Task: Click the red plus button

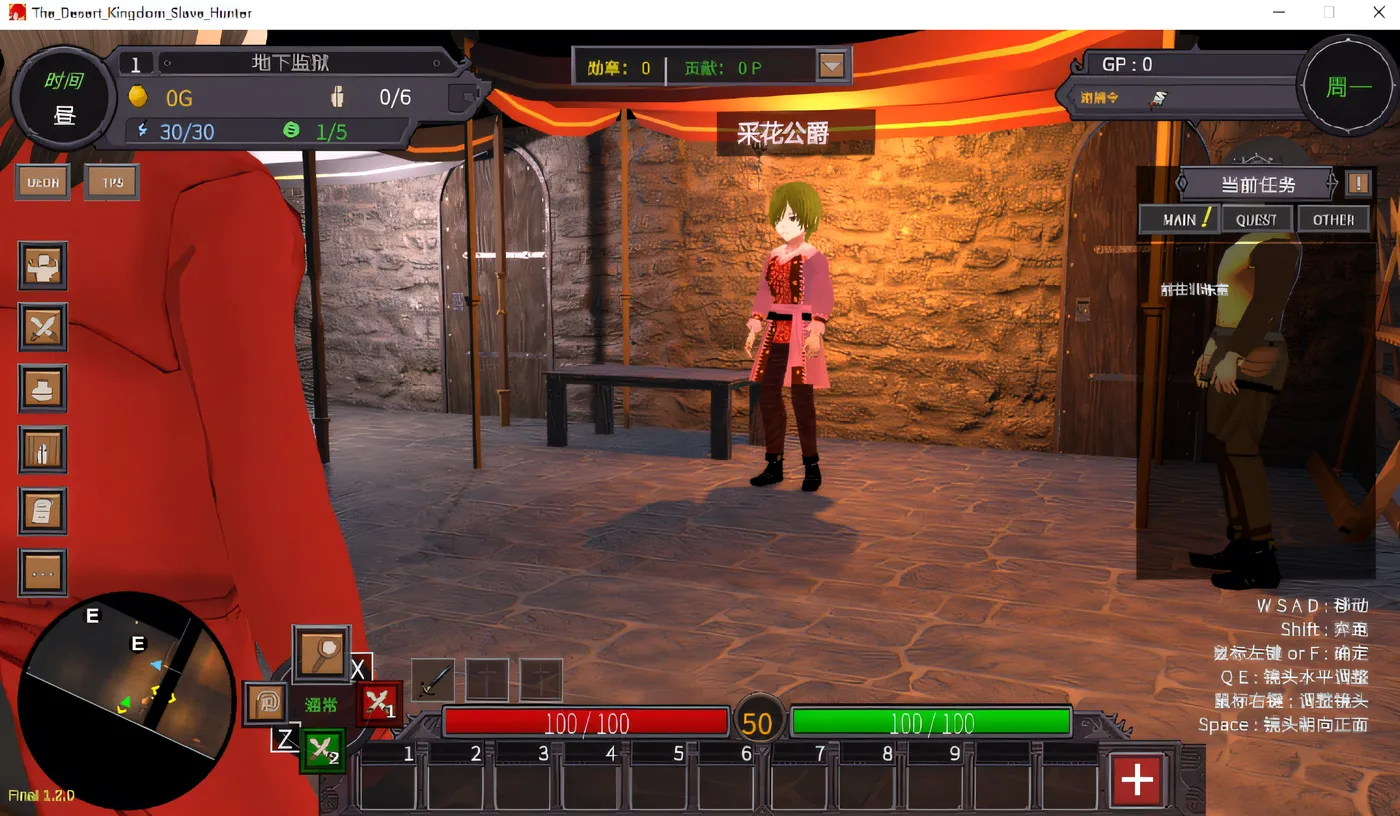Action: (x=1137, y=779)
